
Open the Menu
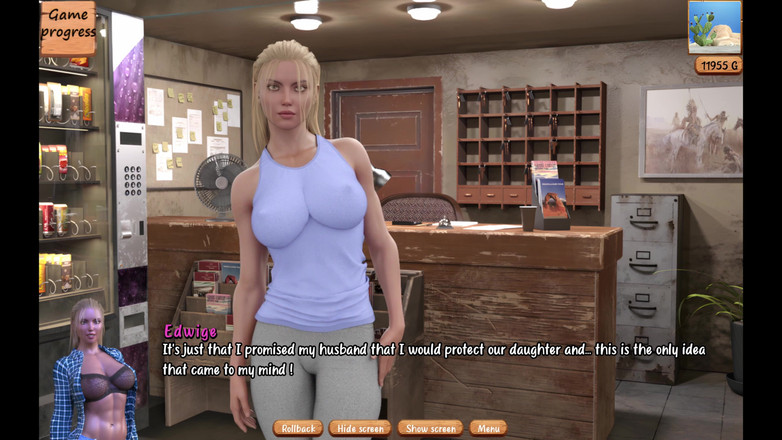tap(488, 428)
